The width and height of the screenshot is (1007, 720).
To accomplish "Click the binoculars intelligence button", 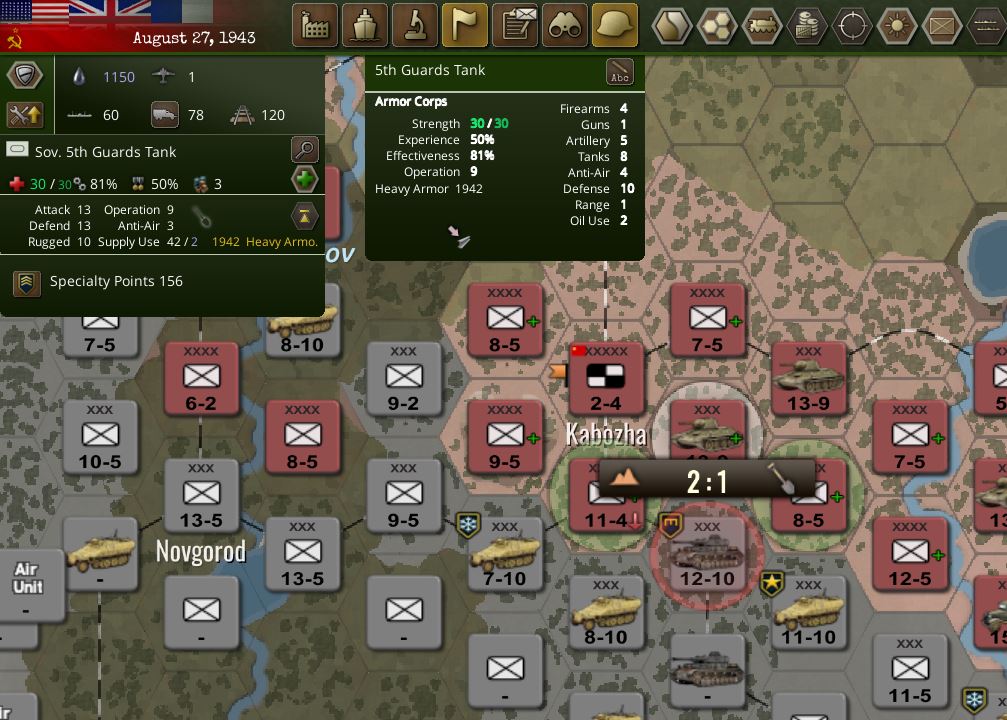I will 565,26.
